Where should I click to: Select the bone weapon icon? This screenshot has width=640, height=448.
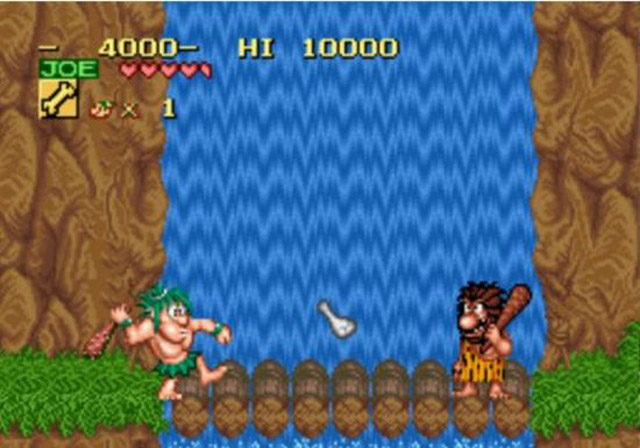click(x=57, y=100)
